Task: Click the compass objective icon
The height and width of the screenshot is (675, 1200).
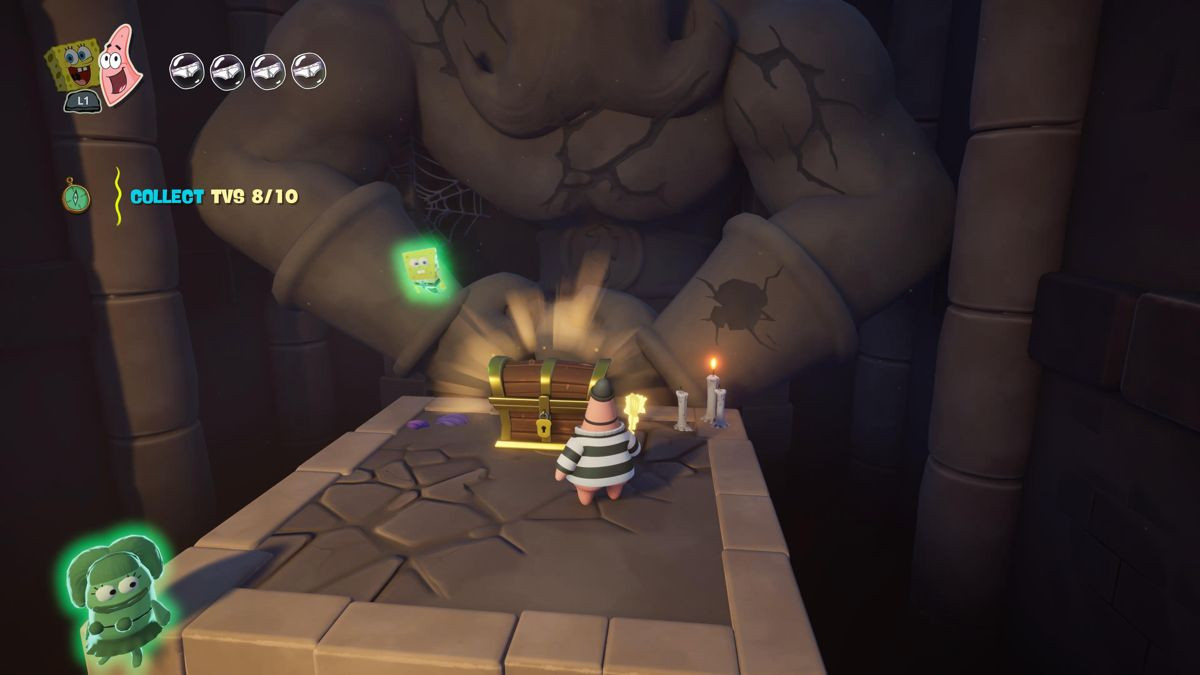Action: (x=75, y=194)
